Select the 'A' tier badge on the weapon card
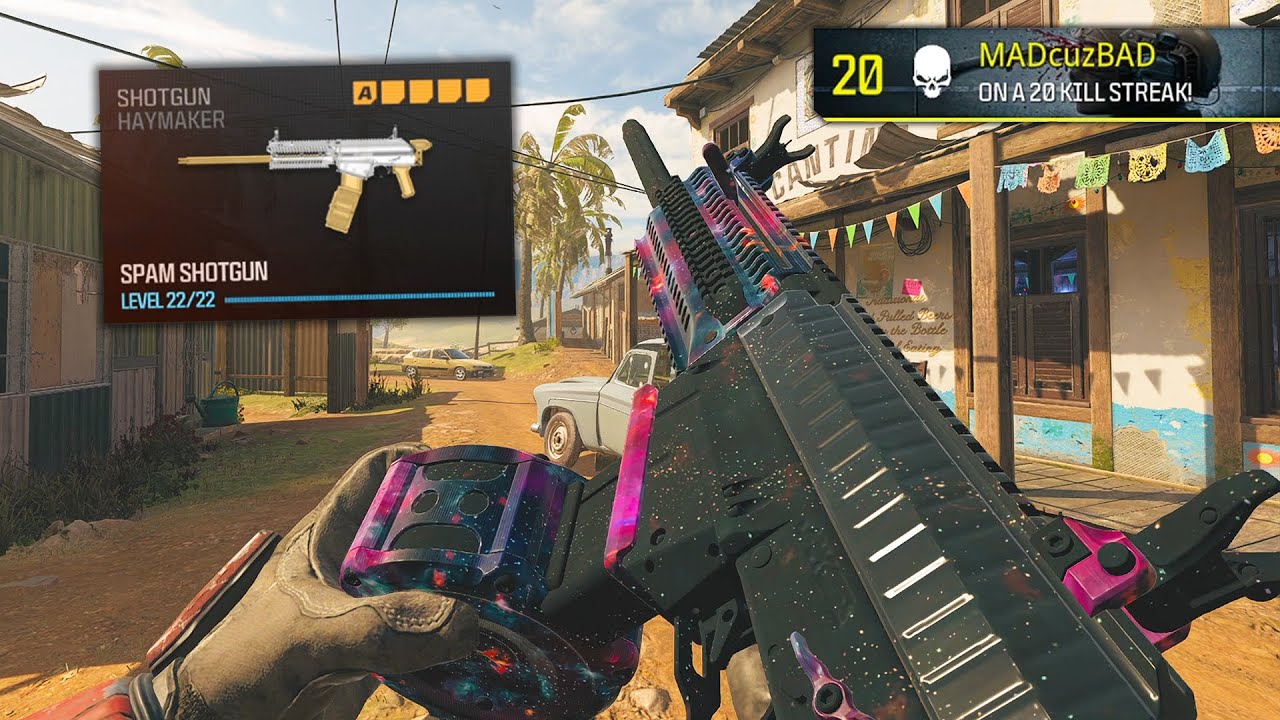The width and height of the screenshot is (1280, 720). click(x=366, y=90)
